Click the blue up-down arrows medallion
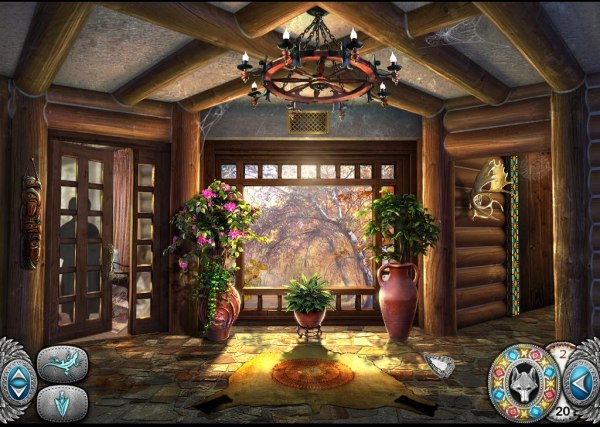Screen dimensions: 600x427 coord(16,381)
